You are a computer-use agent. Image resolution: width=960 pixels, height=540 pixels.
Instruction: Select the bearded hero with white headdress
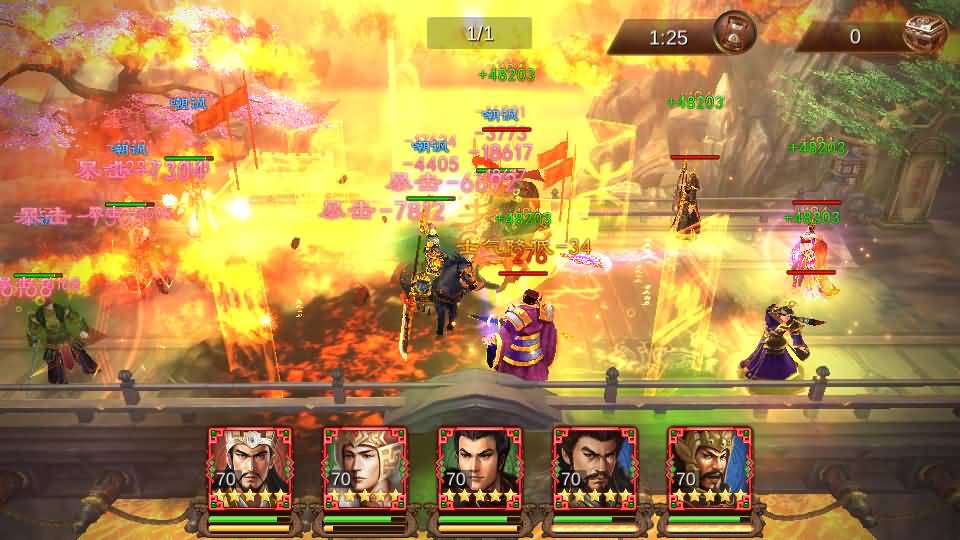[x=250, y=469]
